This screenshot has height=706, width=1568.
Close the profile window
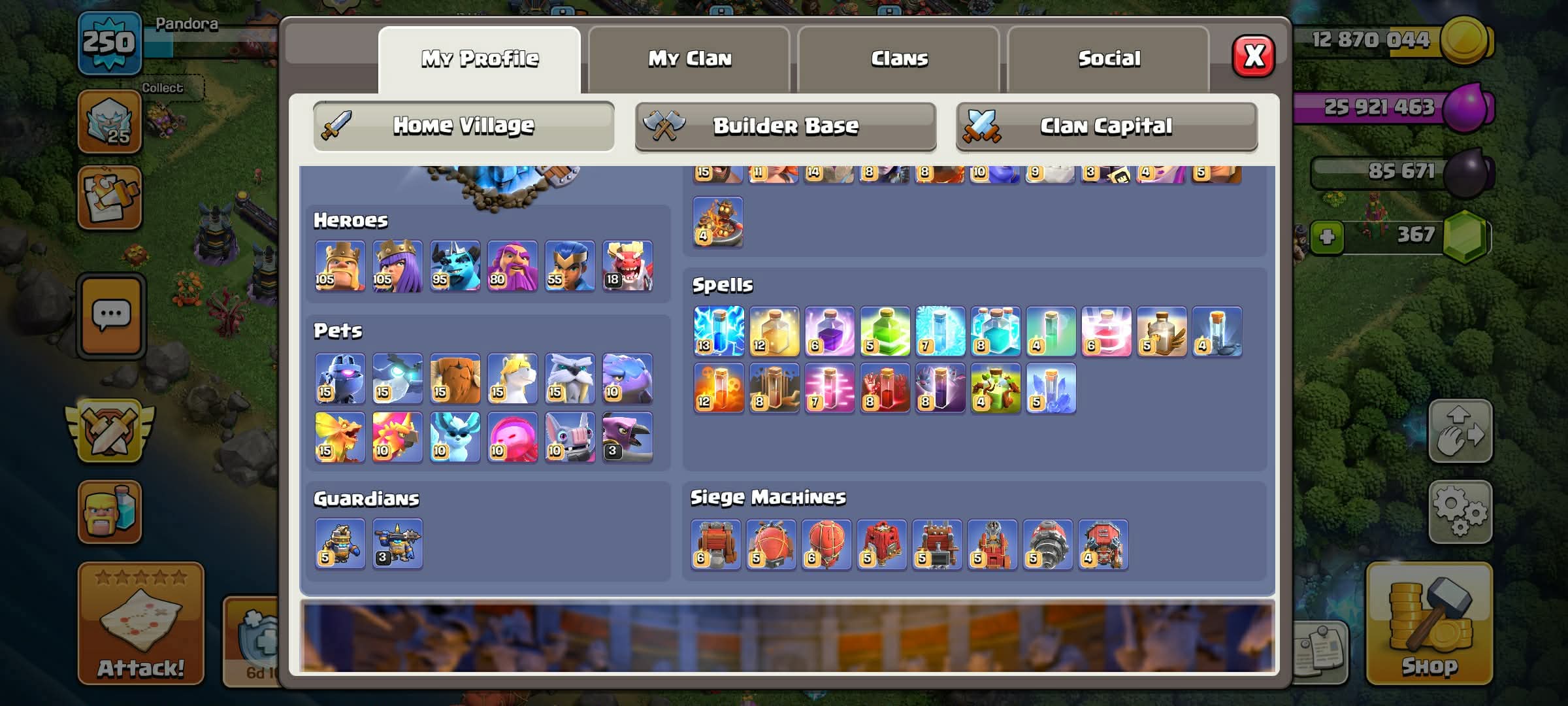point(1252,56)
